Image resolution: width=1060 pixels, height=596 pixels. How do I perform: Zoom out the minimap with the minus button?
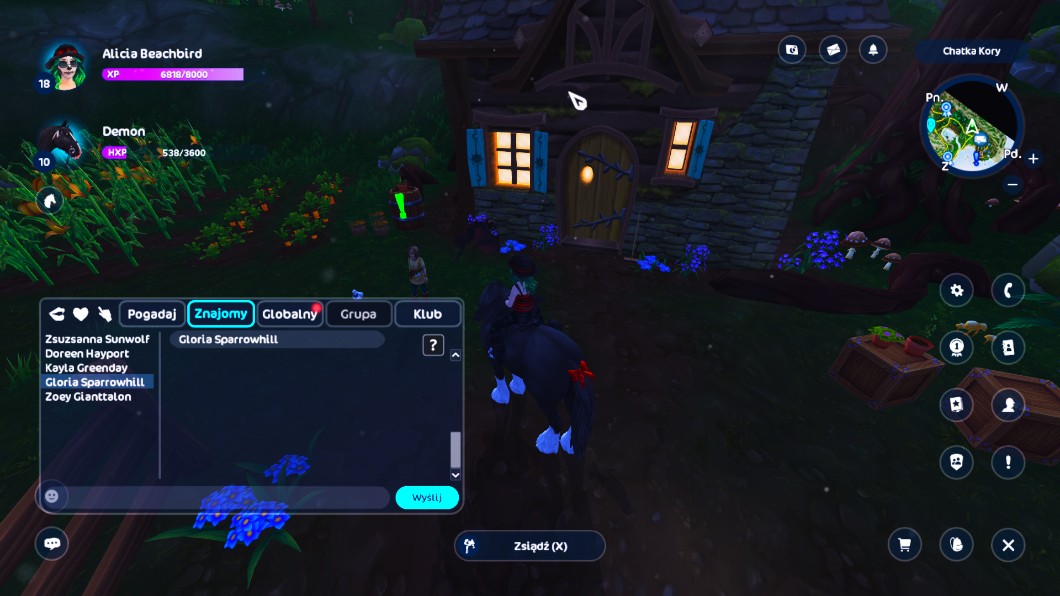1012,184
